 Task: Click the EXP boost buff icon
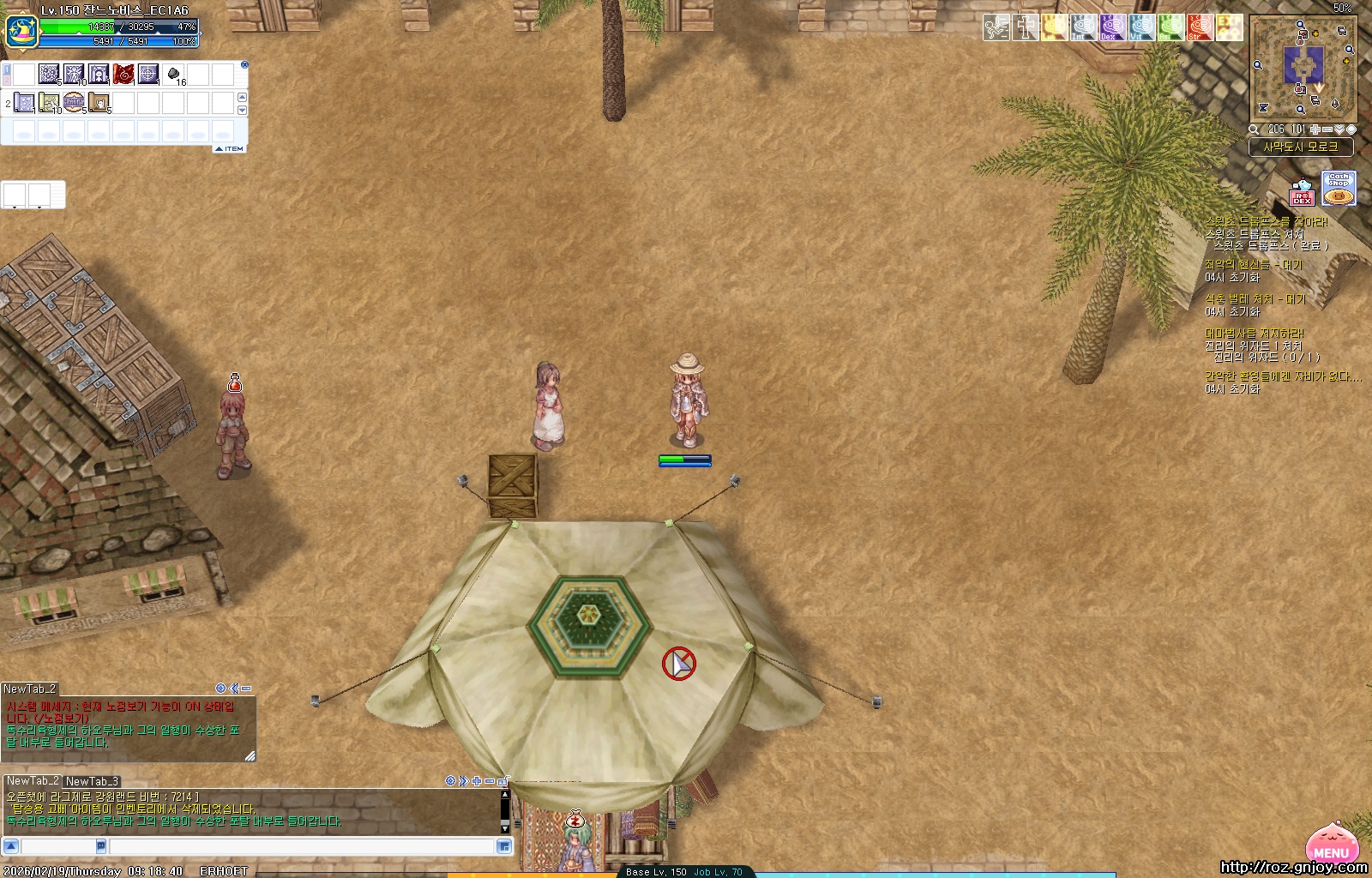[x=1229, y=27]
